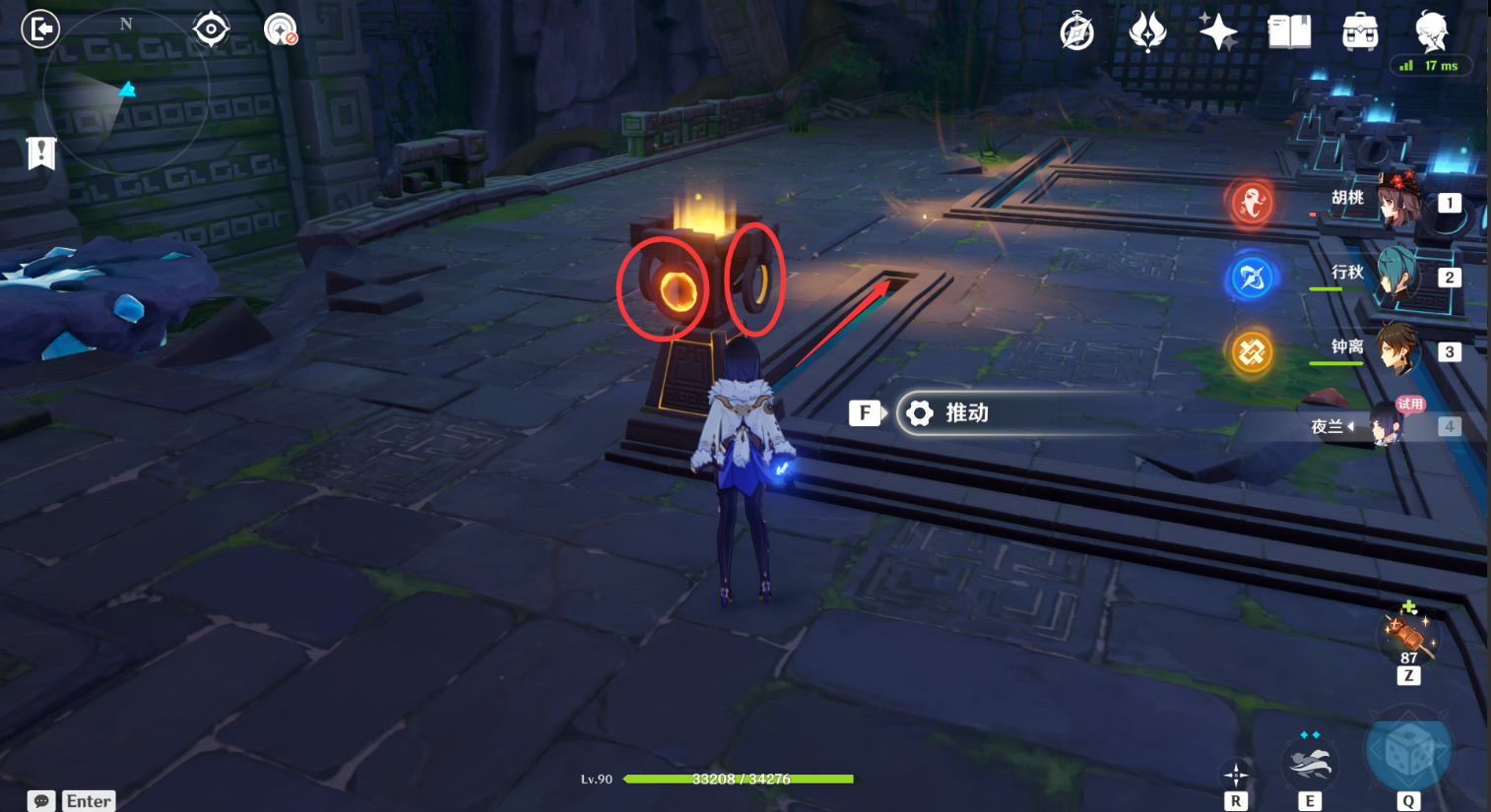The image size is (1491, 812).
Task: Activate the four-point star sprint icon
Action: [x=1236, y=775]
